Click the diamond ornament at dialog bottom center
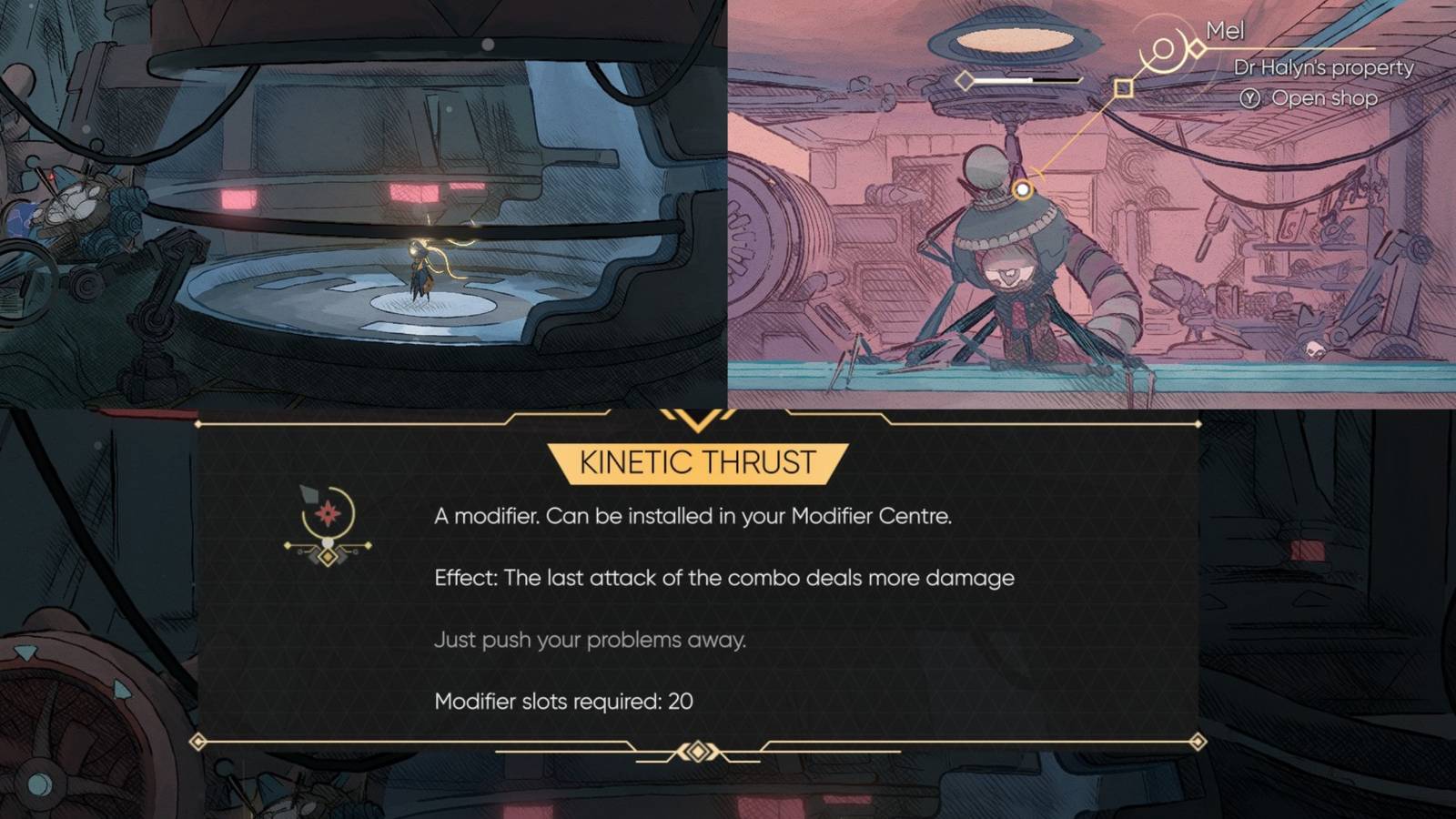The image size is (1456, 819). tap(700, 749)
